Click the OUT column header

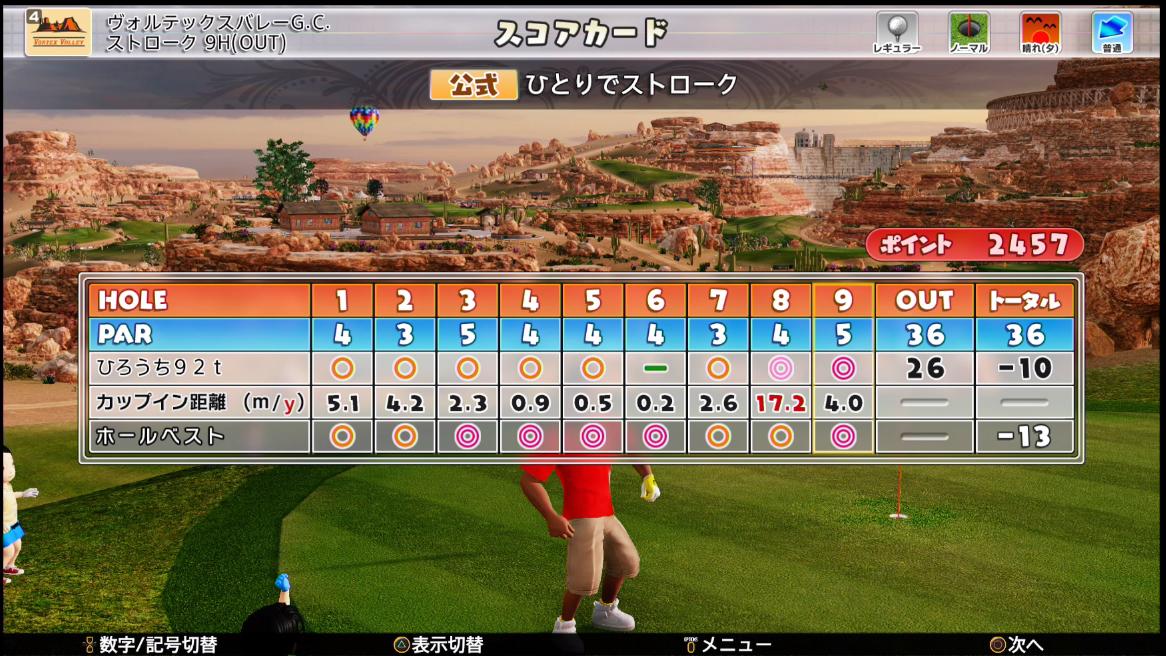(924, 300)
